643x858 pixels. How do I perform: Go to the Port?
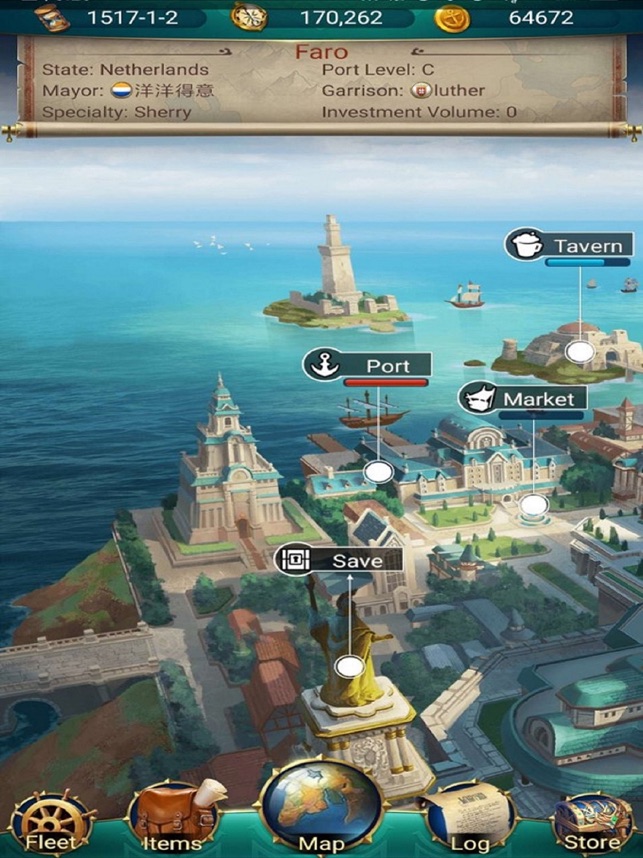(368, 366)
